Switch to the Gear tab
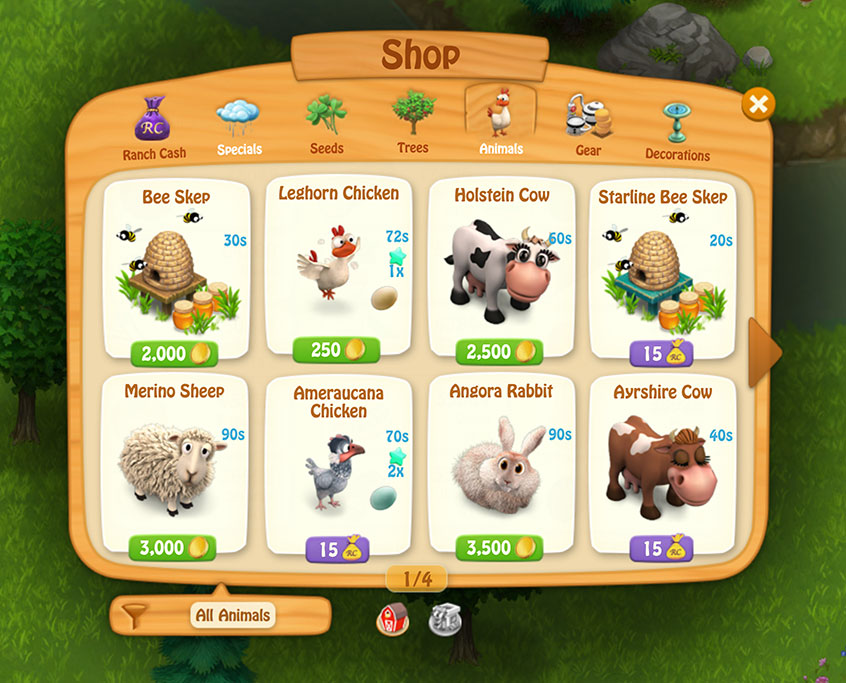Screen dimensions: 846x683 click(x=587, y=125)
